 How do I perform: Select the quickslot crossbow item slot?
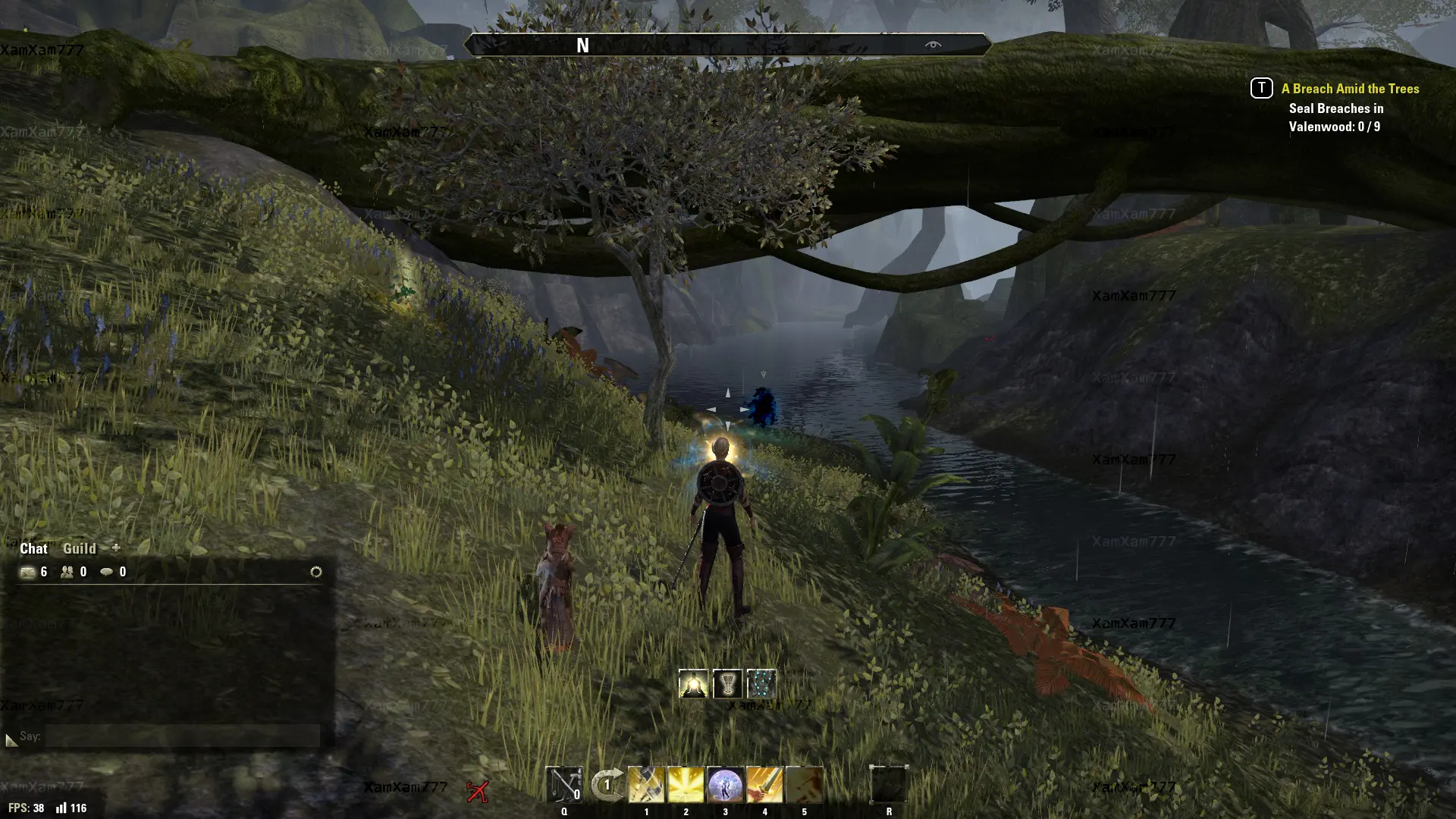coord(564,785)
